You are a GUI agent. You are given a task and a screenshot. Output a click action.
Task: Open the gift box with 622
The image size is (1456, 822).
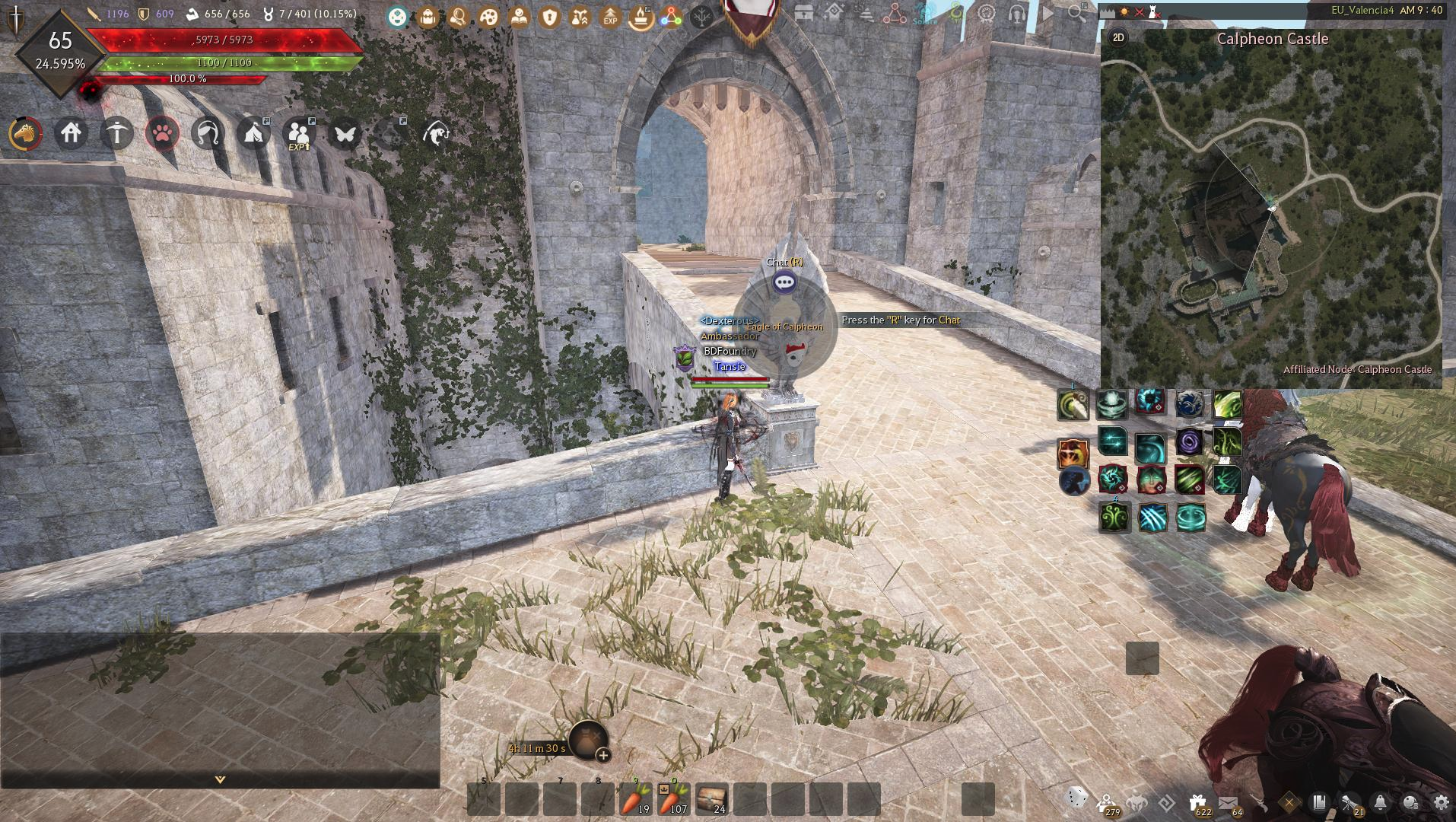click(1197, 801)
